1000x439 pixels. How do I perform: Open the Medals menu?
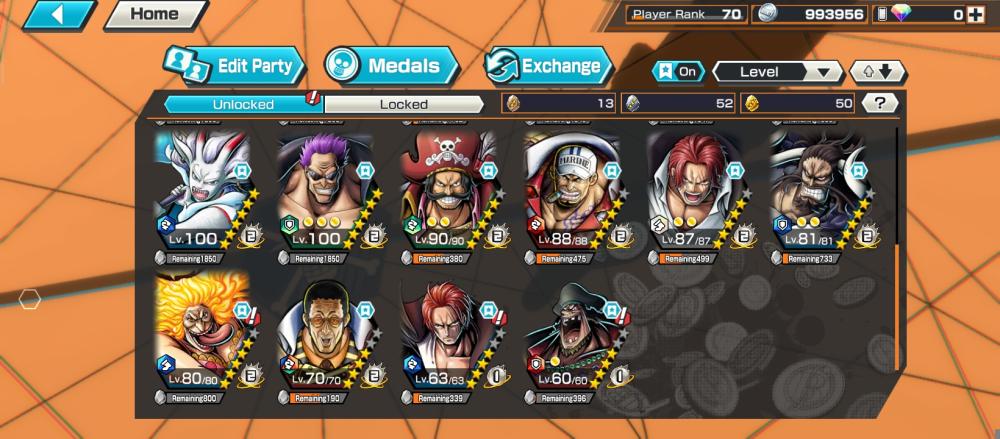tap(392, 67)
